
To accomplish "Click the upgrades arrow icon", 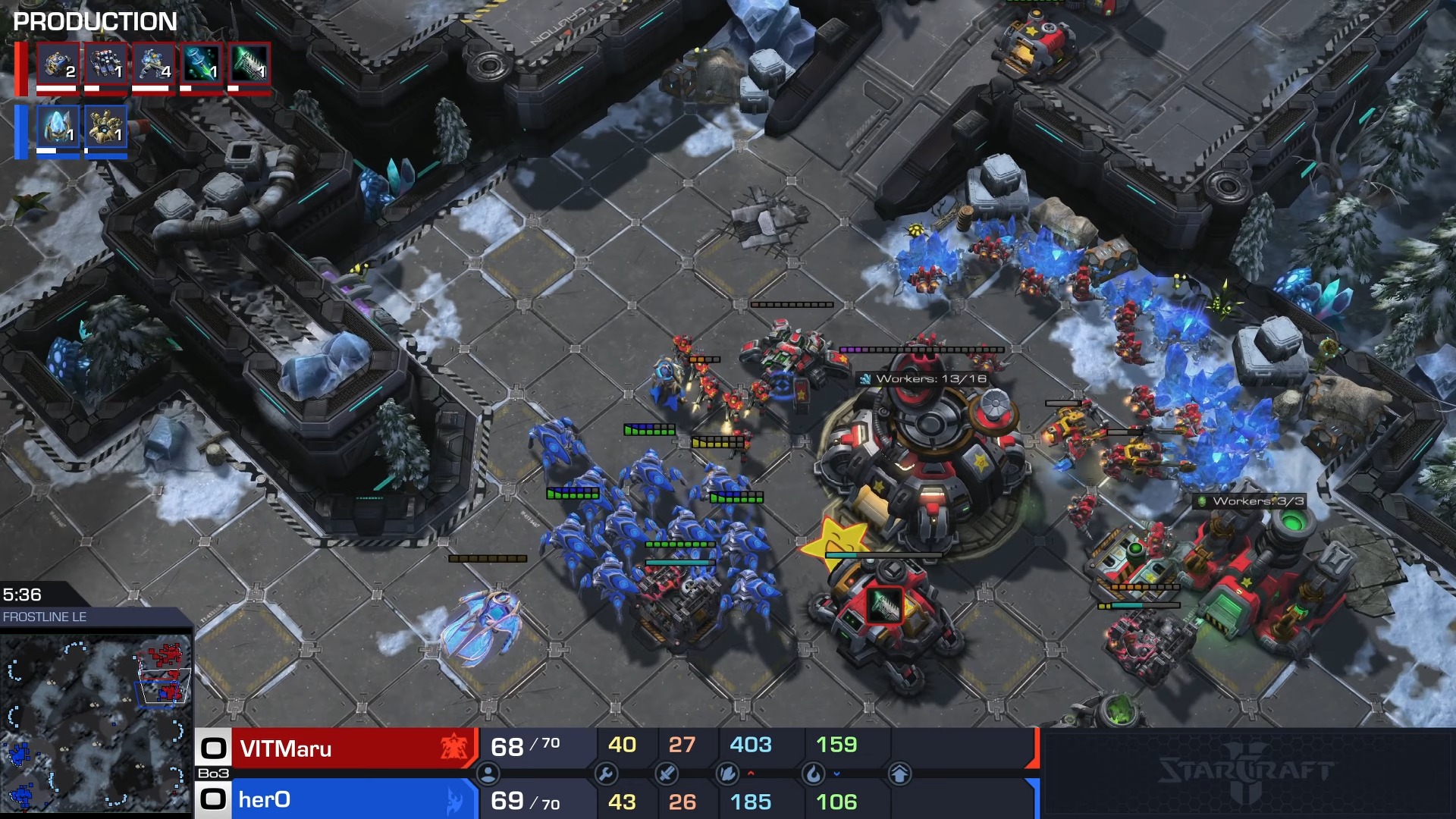I will point(899,773).
